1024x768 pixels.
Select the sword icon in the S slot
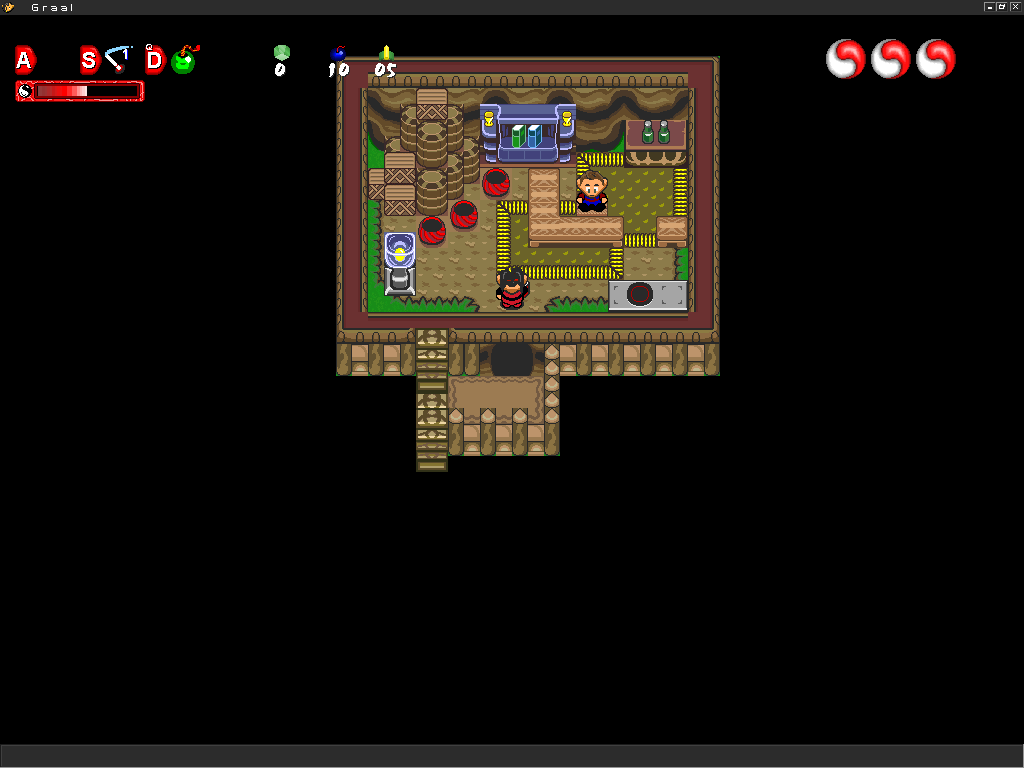click(x=119, y=59)
